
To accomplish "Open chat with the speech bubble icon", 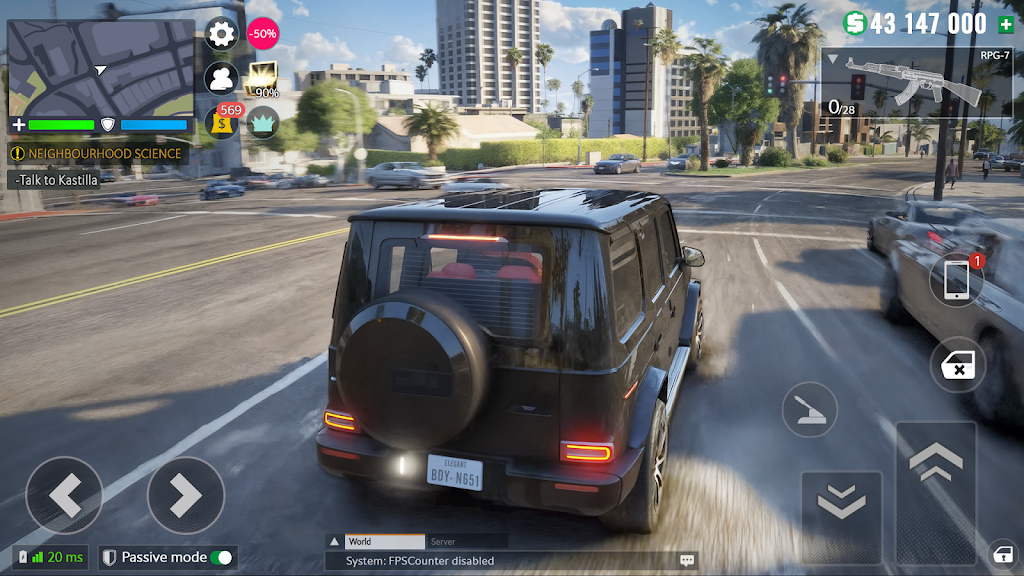I will pyautogui.click(x=687, y=561).
